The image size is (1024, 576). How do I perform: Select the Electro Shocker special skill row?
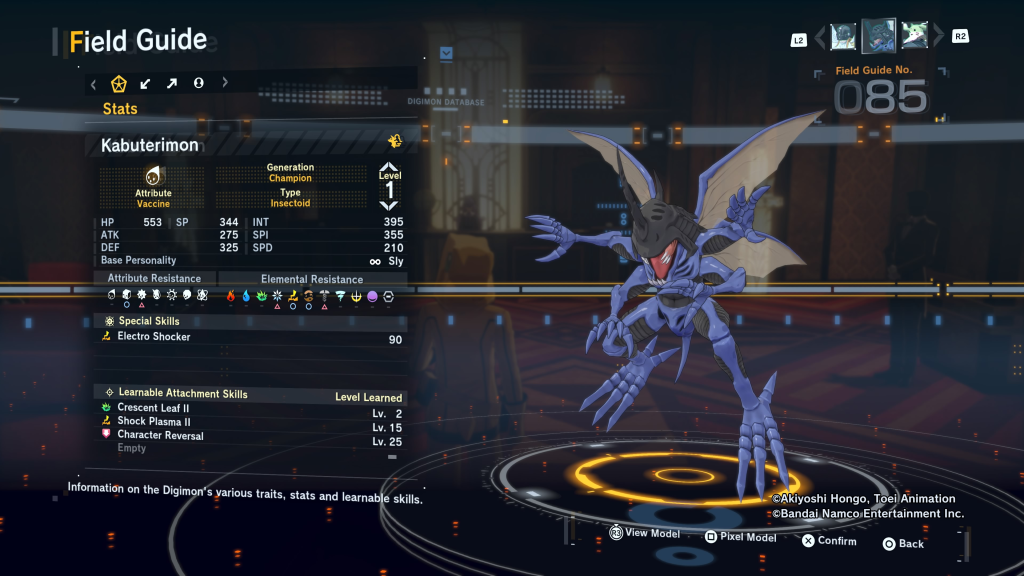point(250,337)
